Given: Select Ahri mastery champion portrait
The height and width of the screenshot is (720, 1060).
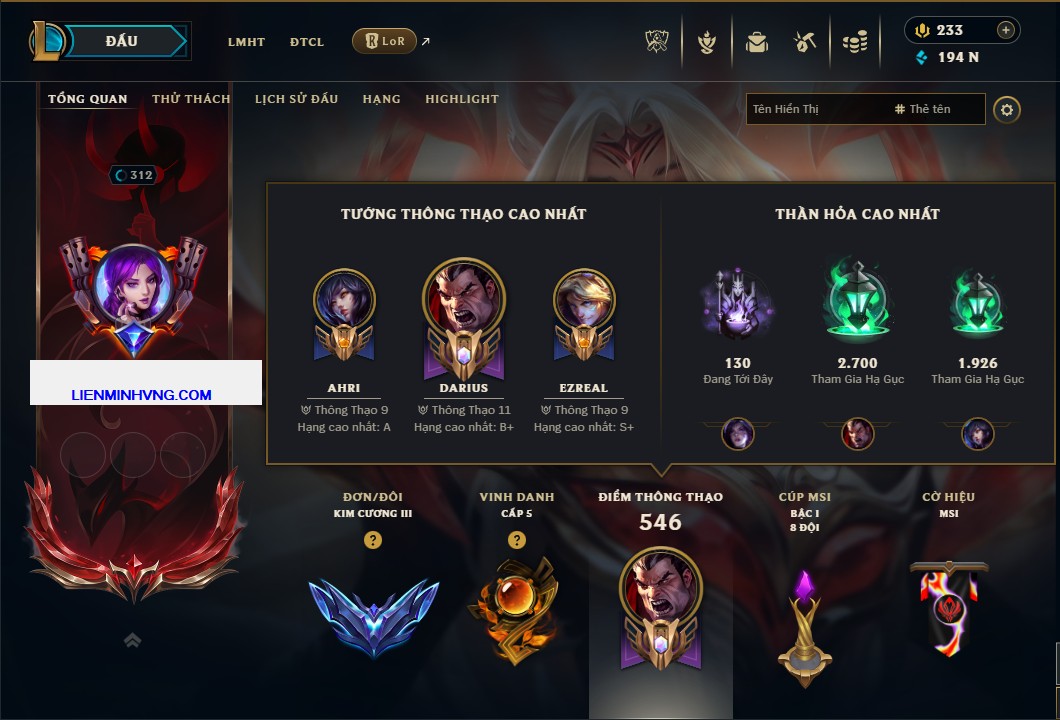Looking at the screenshot, I should [x=344, y=300].
